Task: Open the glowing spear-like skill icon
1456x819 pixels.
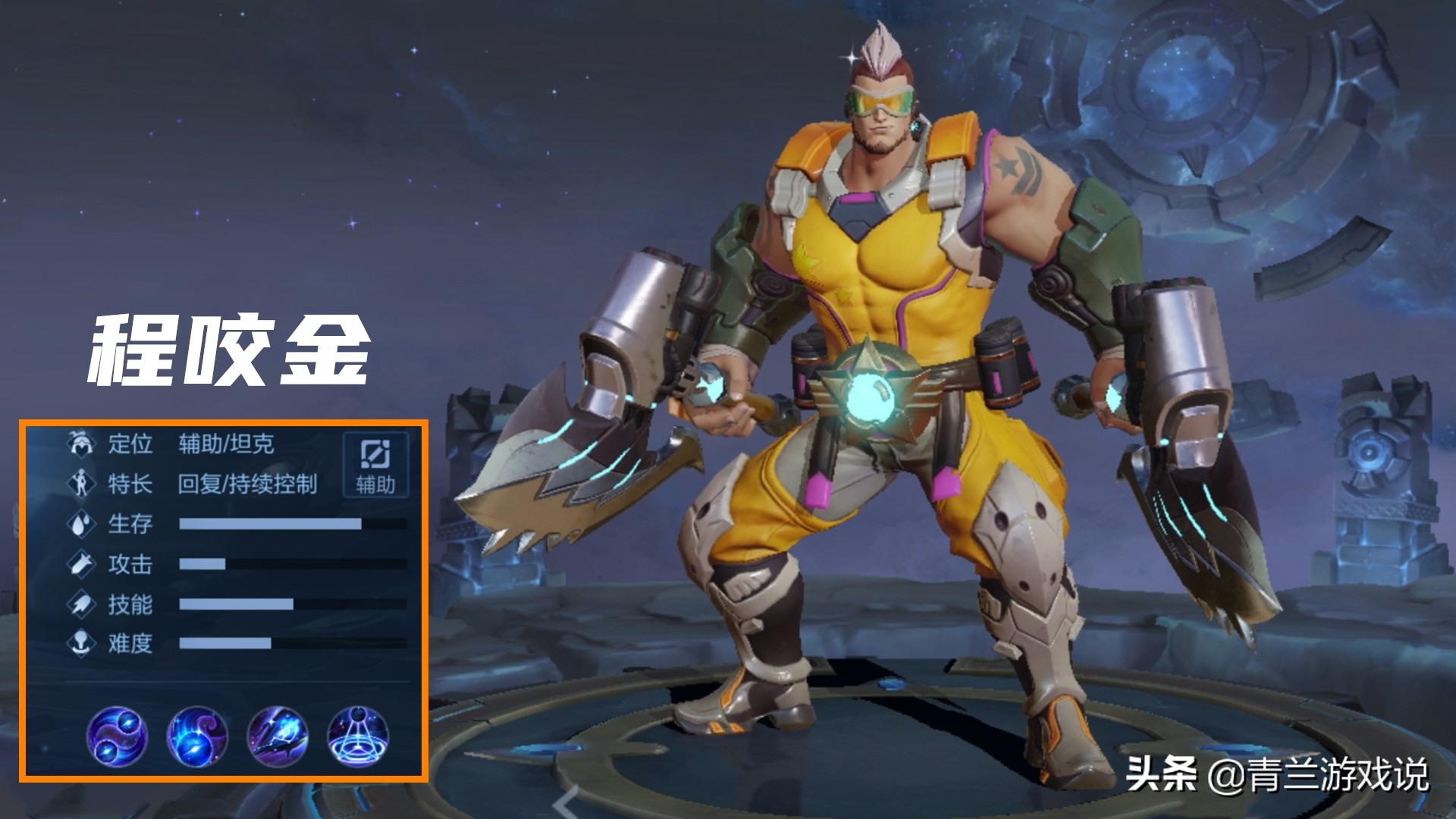Action: 278,735
